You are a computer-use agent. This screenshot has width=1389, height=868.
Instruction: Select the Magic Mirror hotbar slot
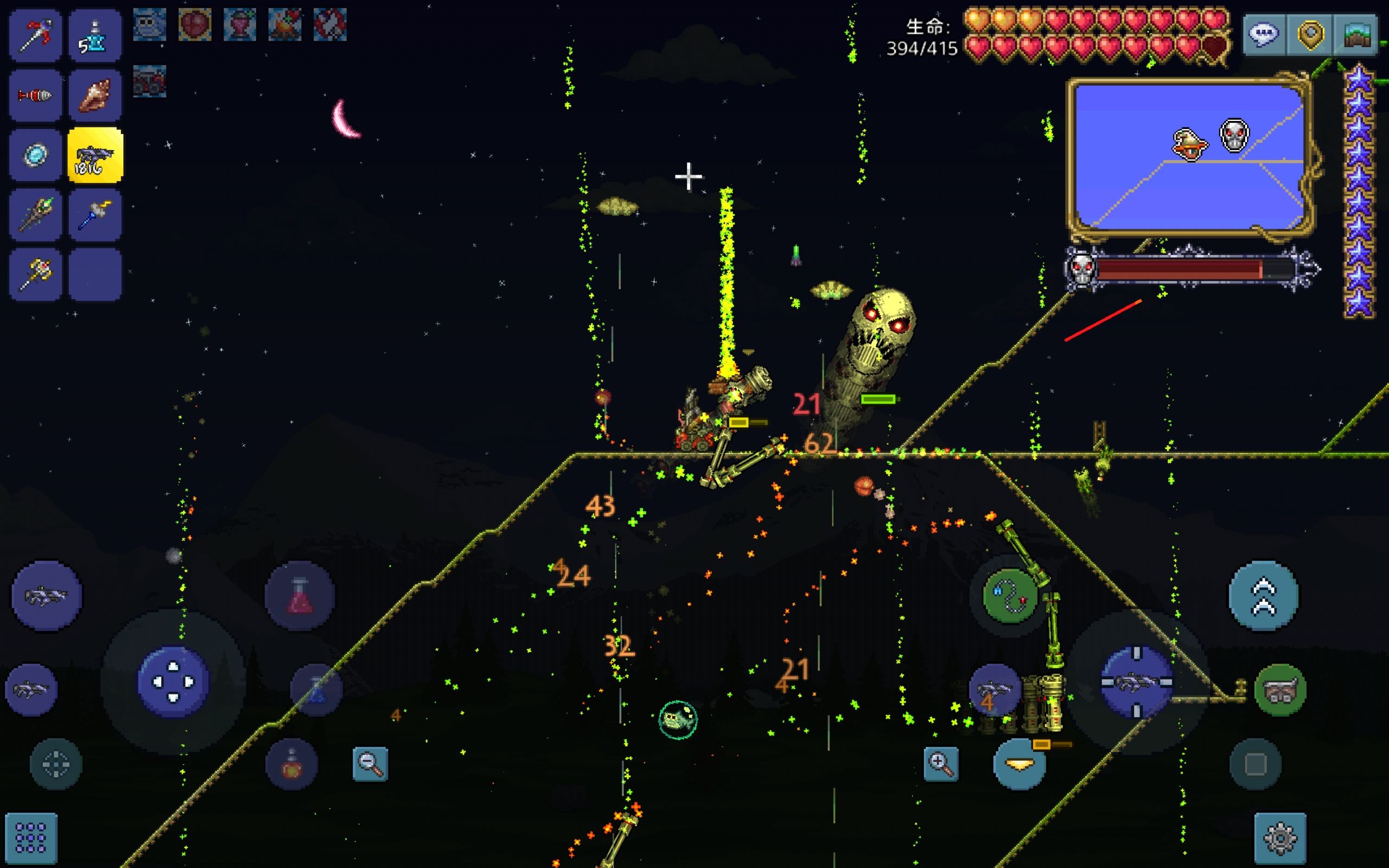[x=35, y=155]
